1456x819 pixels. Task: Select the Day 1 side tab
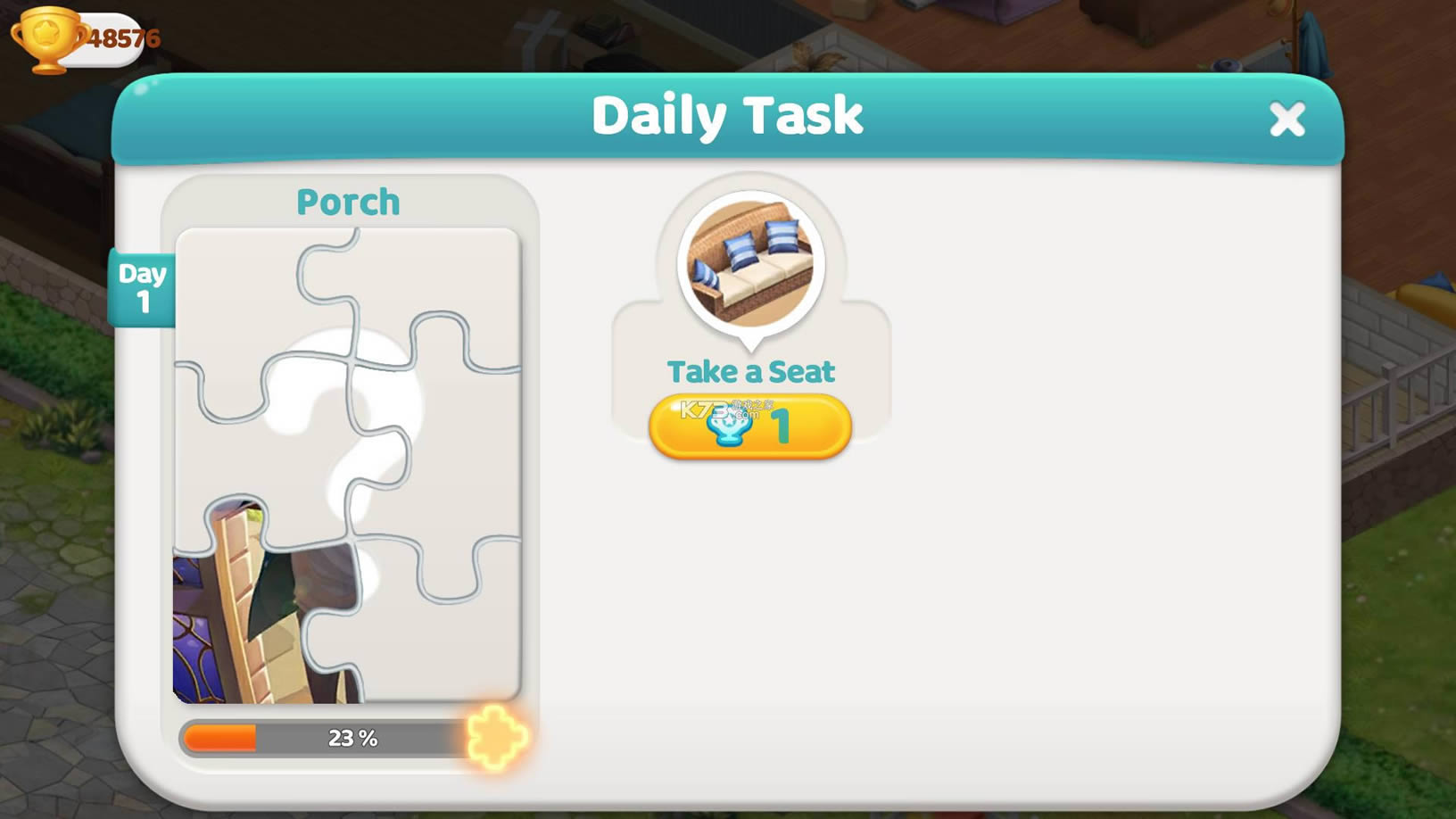click(x=141, y=287)
